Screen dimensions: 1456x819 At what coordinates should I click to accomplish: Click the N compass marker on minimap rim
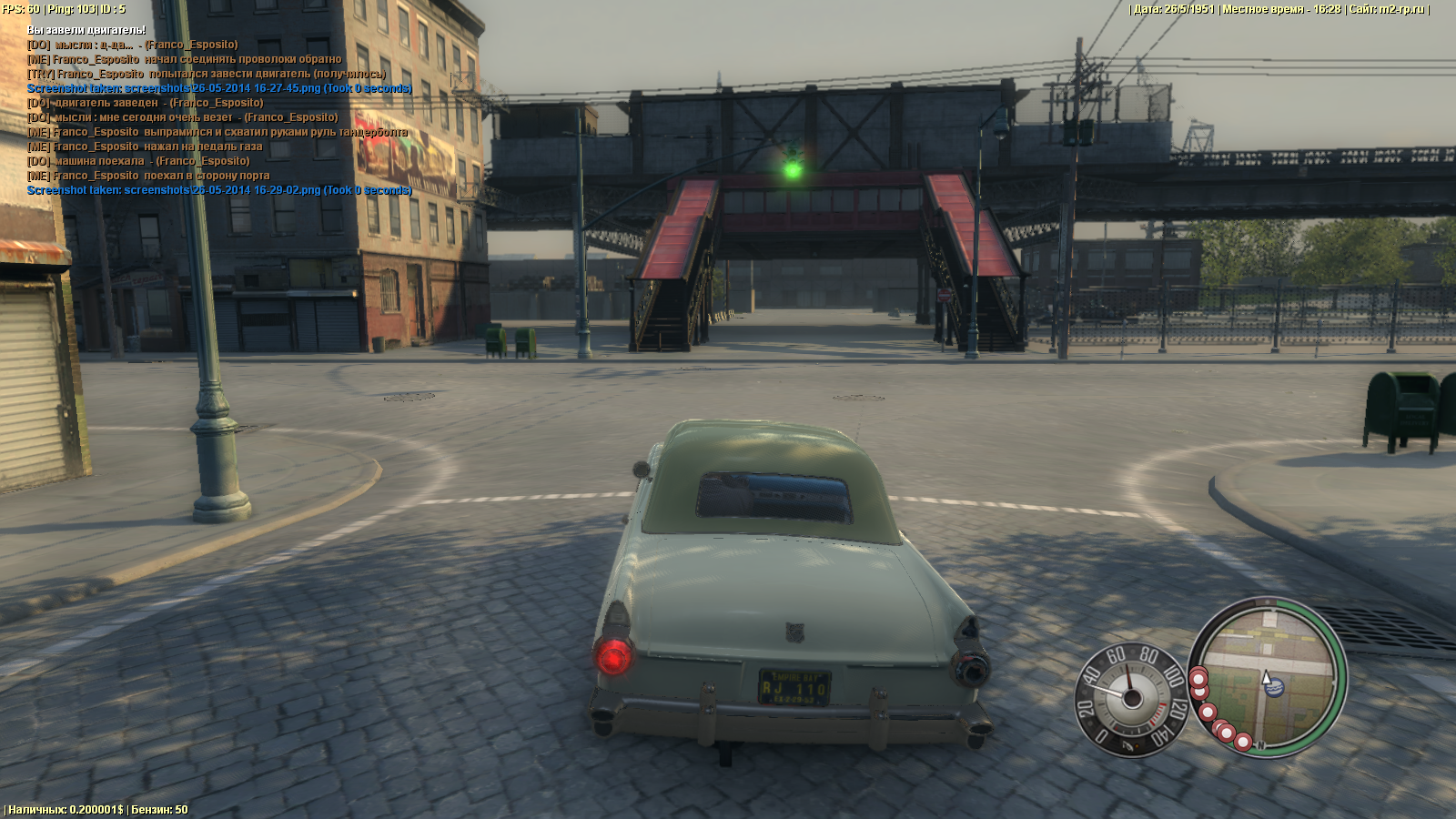1261,745
